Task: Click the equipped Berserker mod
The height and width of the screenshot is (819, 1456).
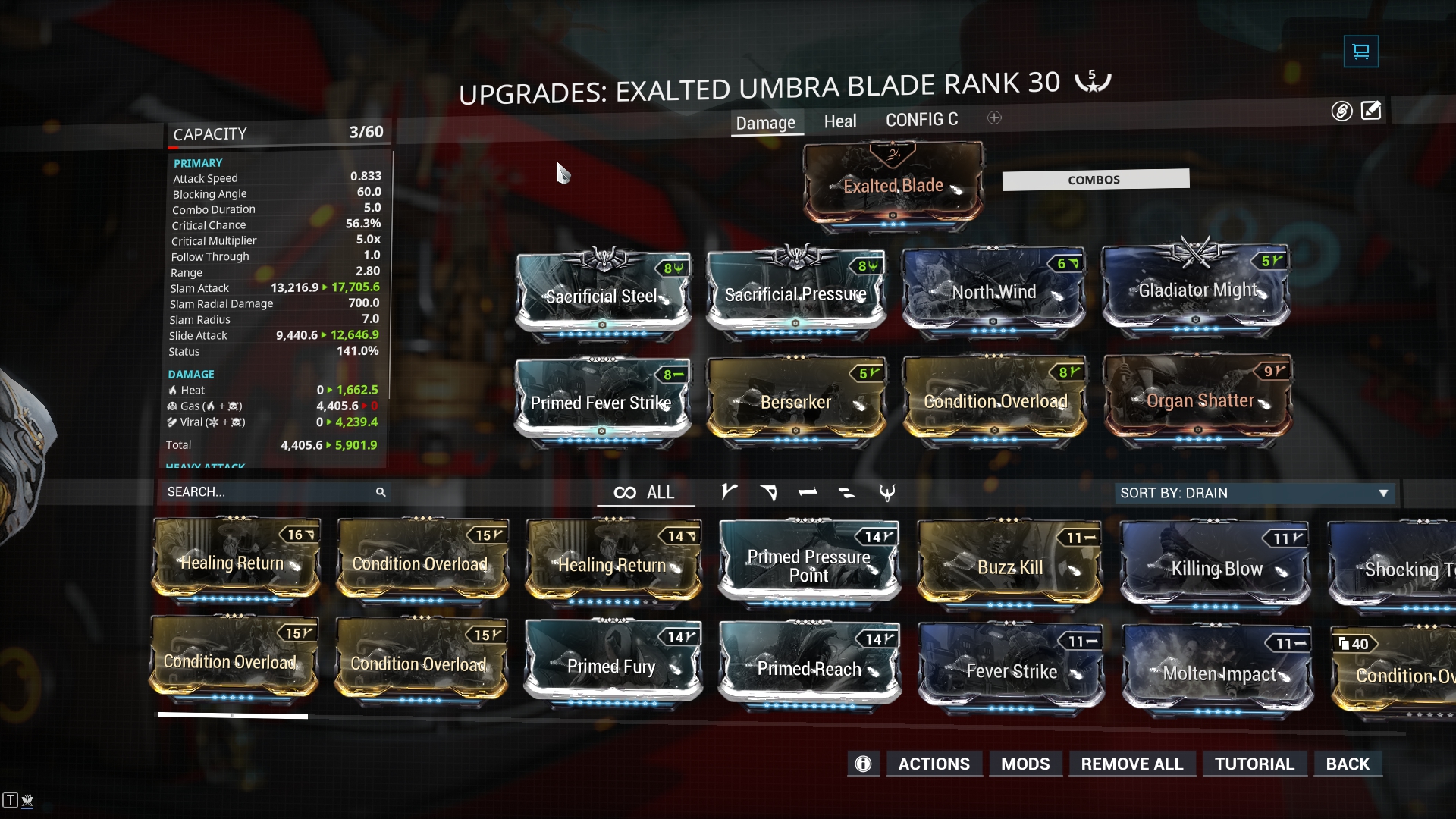Action: pyautogui.click(x=795, y=403)
